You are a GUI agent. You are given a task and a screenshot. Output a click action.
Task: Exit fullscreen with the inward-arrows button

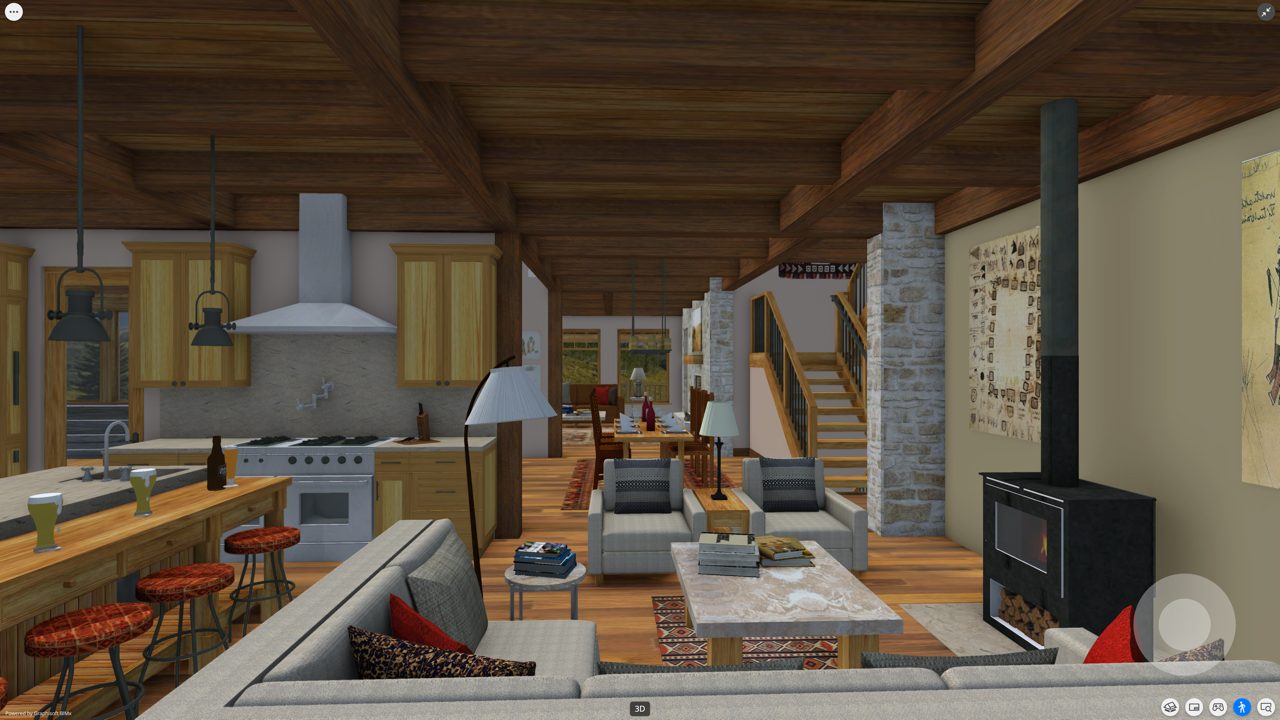click(1266, 12)
